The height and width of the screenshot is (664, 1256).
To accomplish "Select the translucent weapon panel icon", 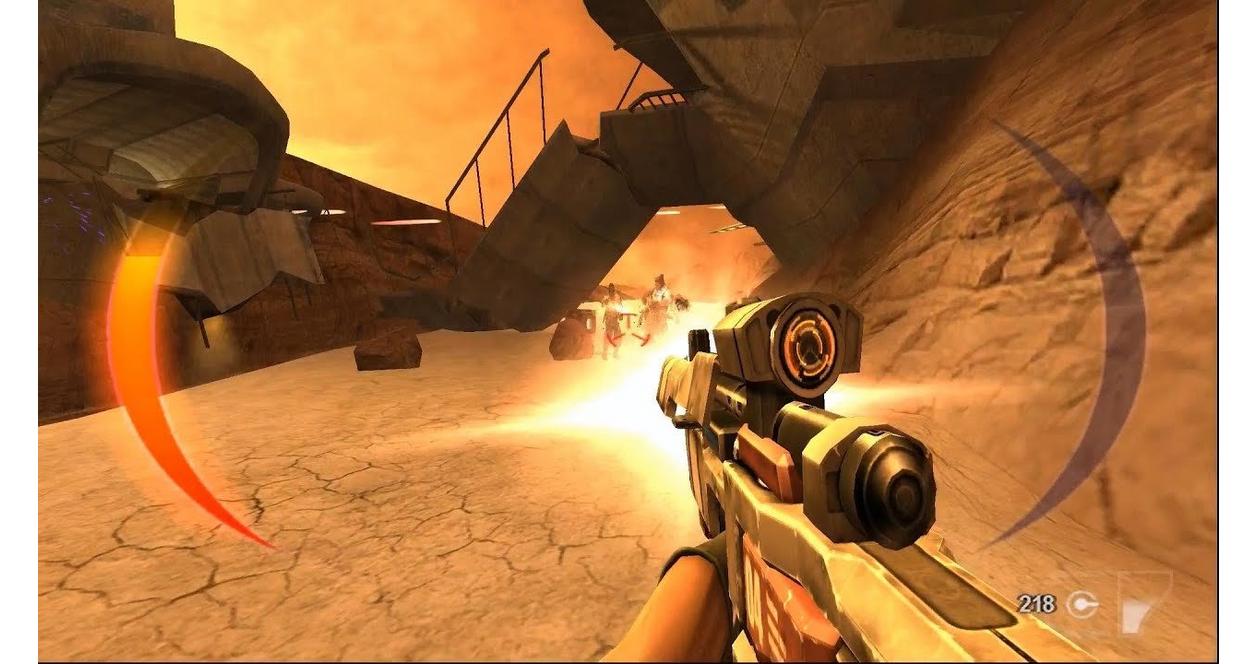I will tap(1141, 601).
